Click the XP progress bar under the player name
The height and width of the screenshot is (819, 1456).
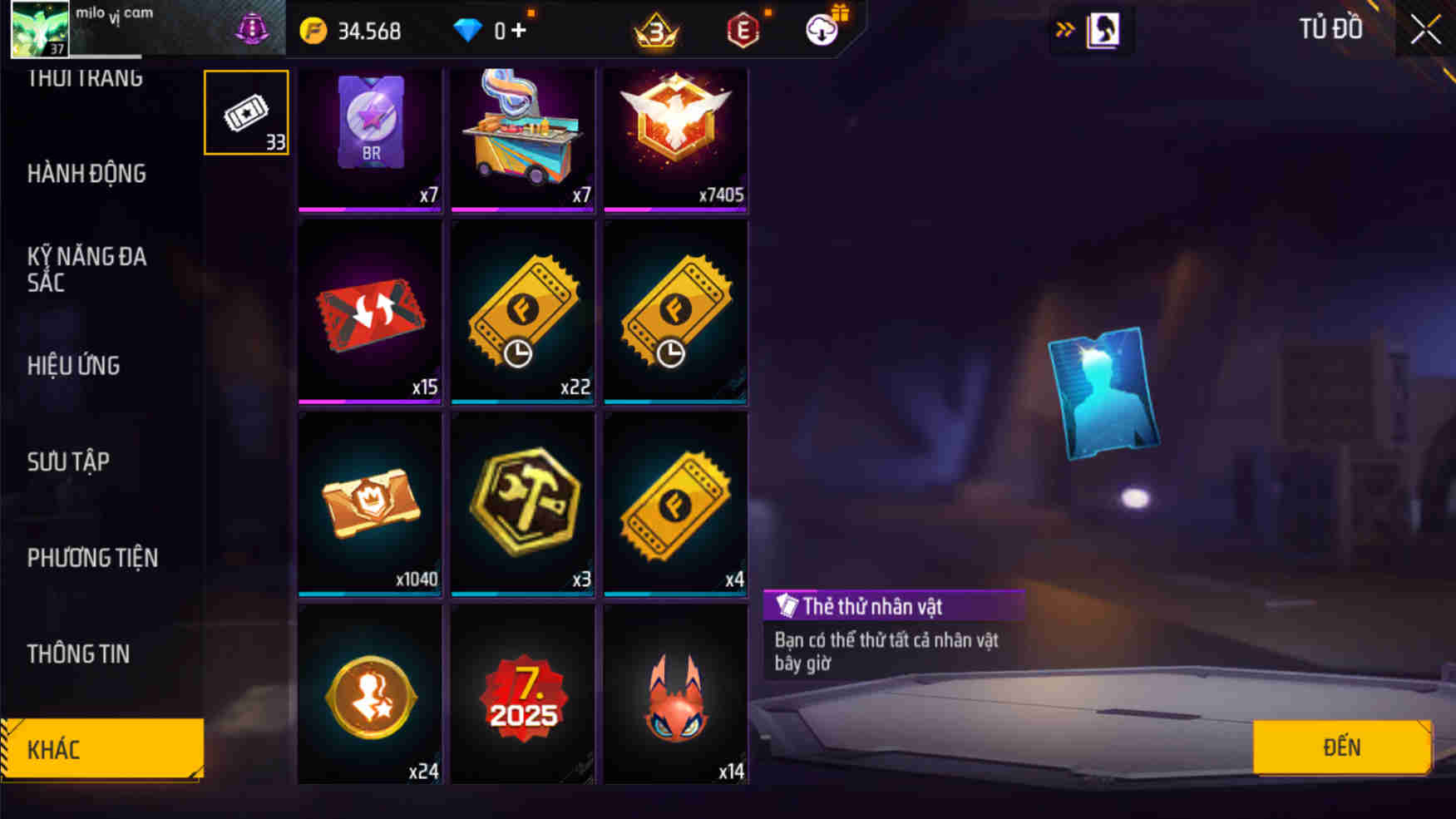point(108,57)
